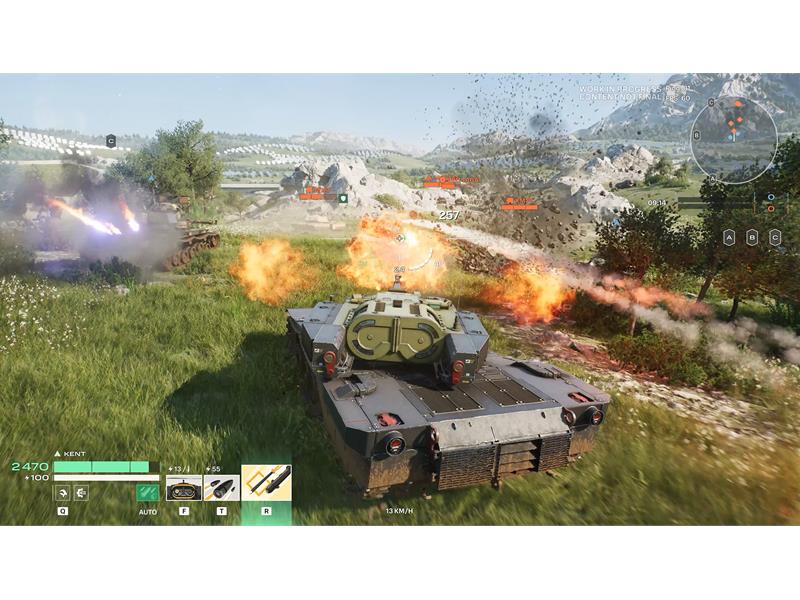Click the C flag marker on the minimap's edge
This screenshot has height=600, width=800.
pyautogui.click(x=711, y=102)
